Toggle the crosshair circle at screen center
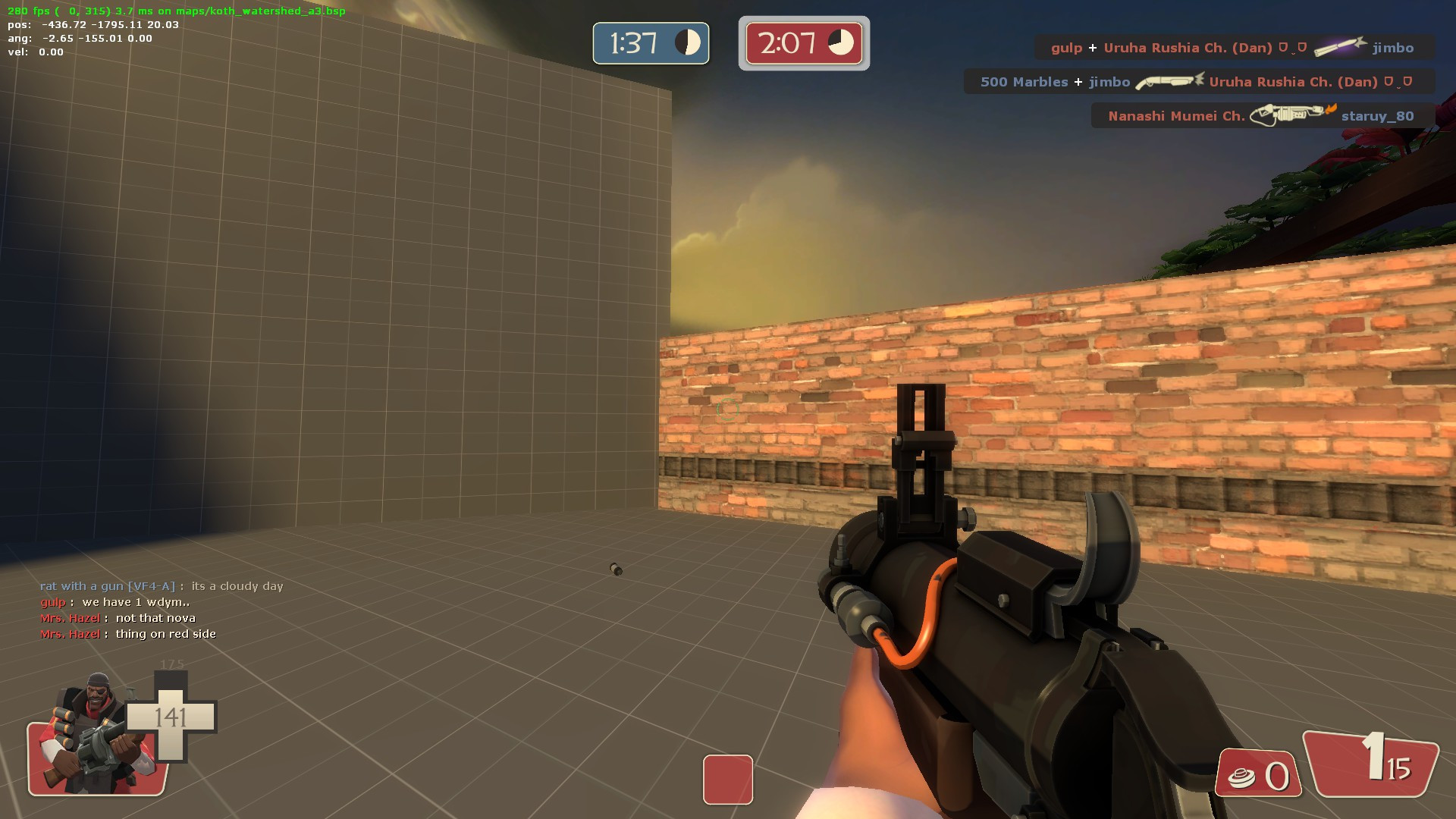 tap(727, 409)
